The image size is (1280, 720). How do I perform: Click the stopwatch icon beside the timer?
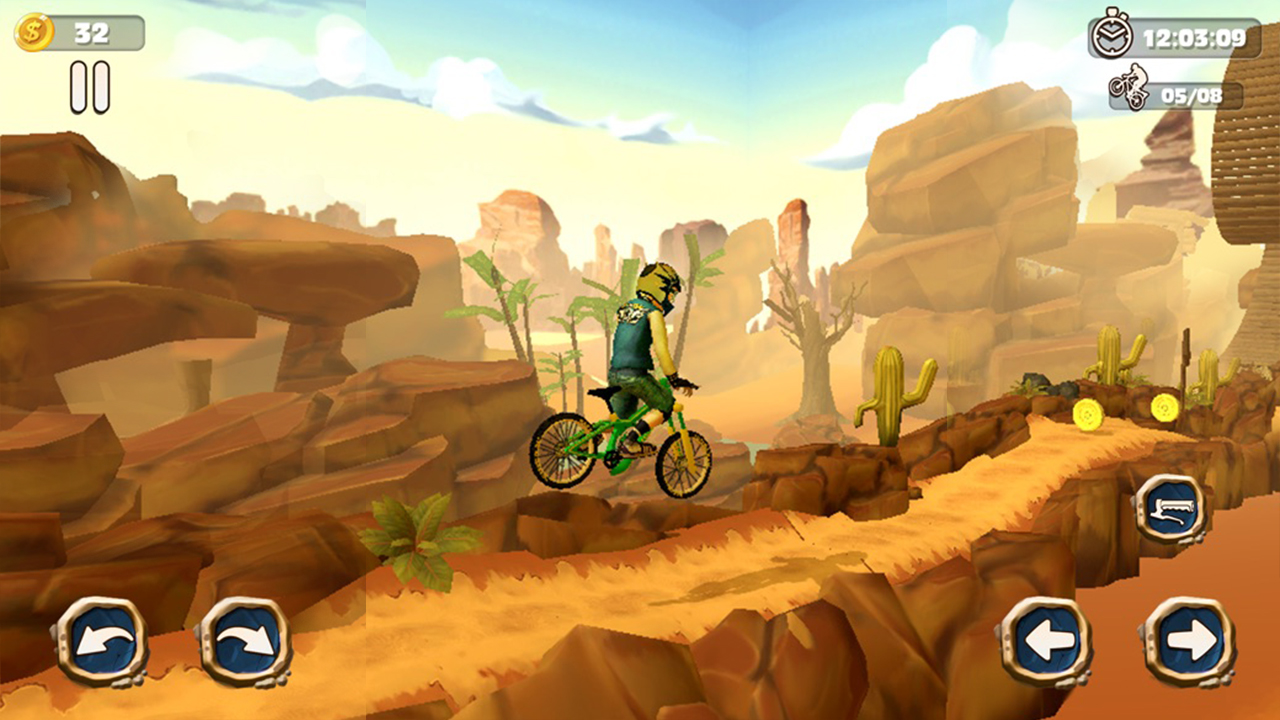click(1113, 33)
